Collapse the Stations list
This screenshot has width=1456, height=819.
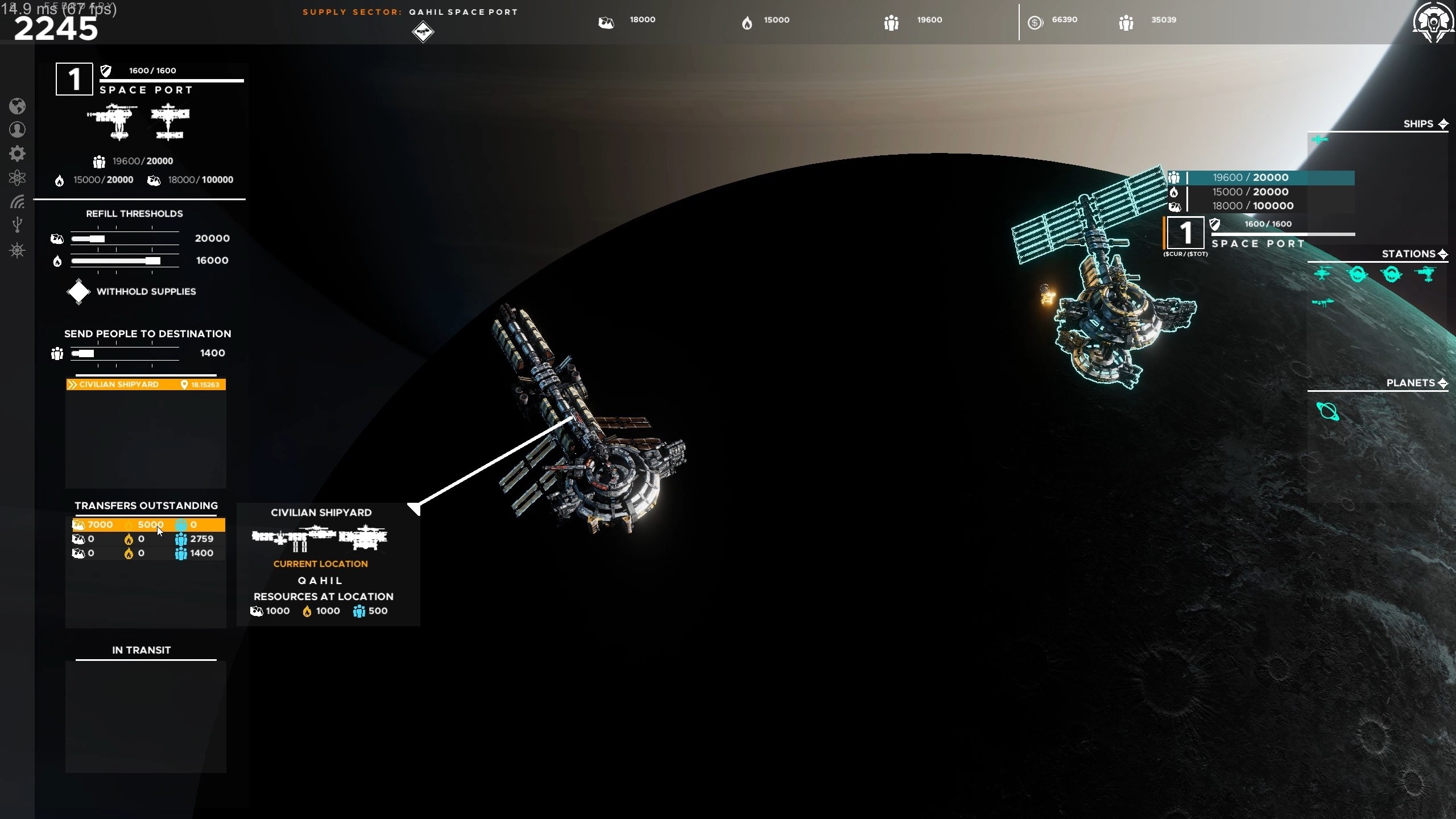1443,254
